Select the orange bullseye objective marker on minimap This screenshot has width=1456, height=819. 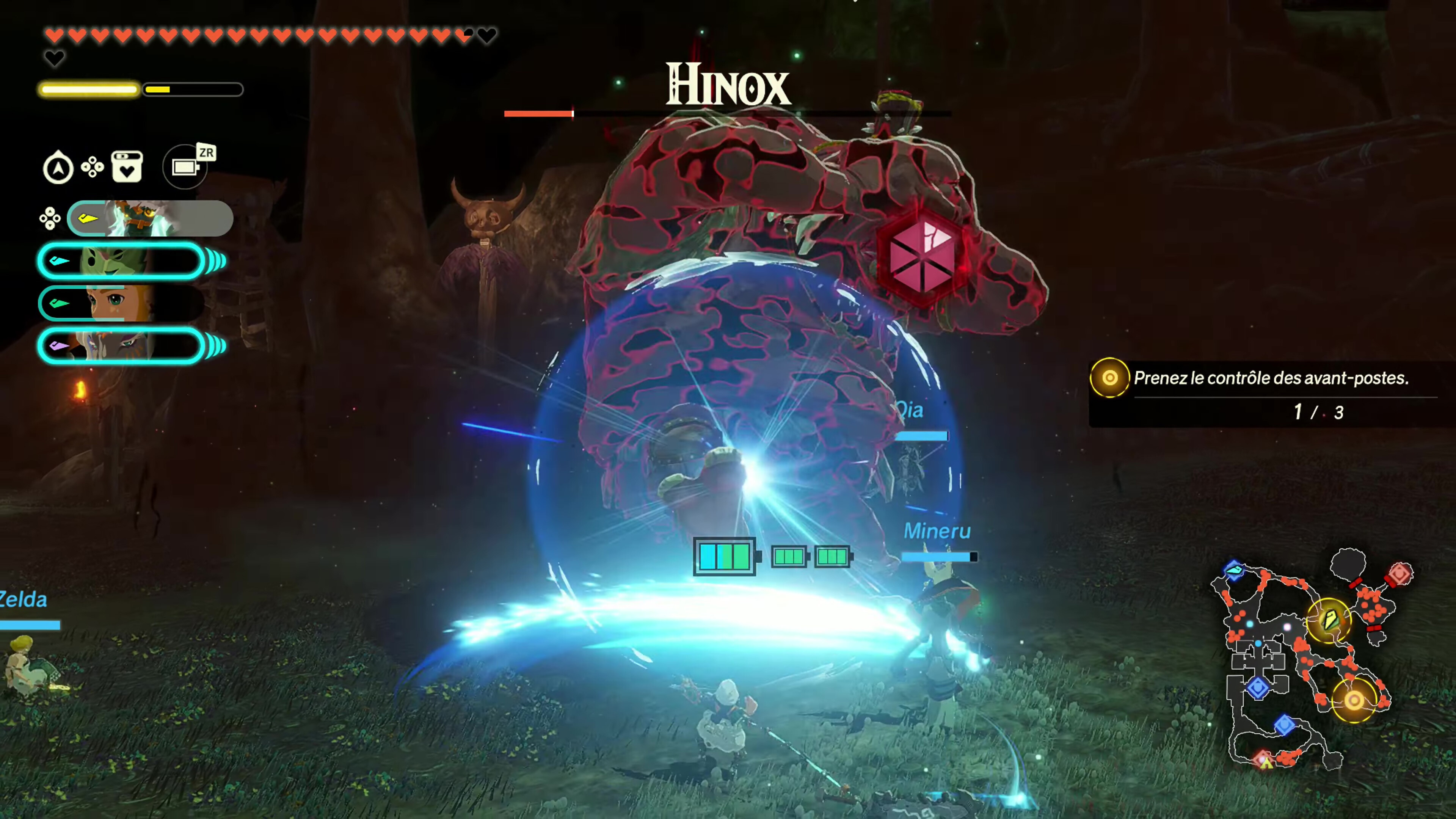click(x=1354, y=701)
